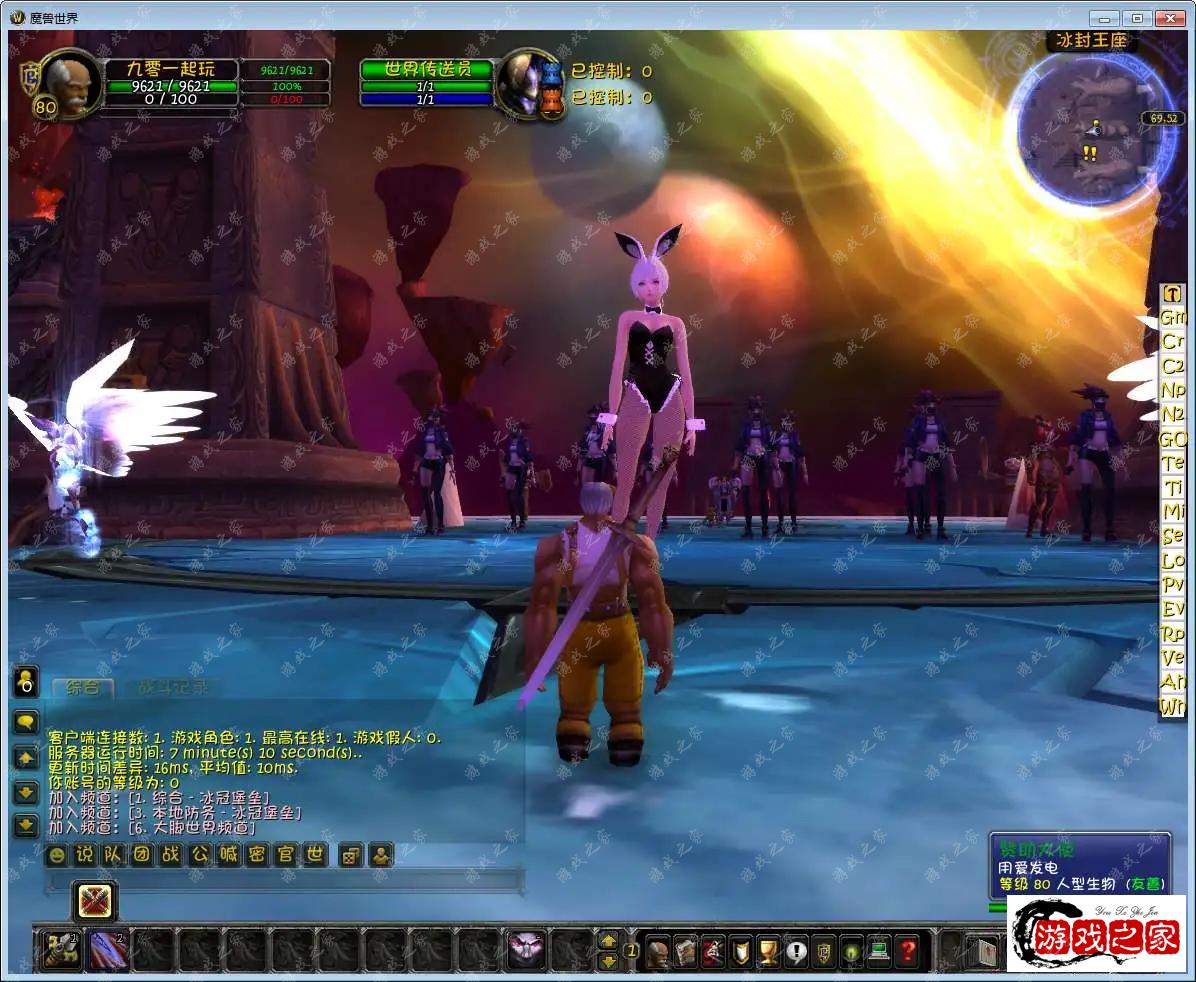This screenshot has width=1196, height=982.
Task: Select the 说 say channel button
Action: (85, 855)
